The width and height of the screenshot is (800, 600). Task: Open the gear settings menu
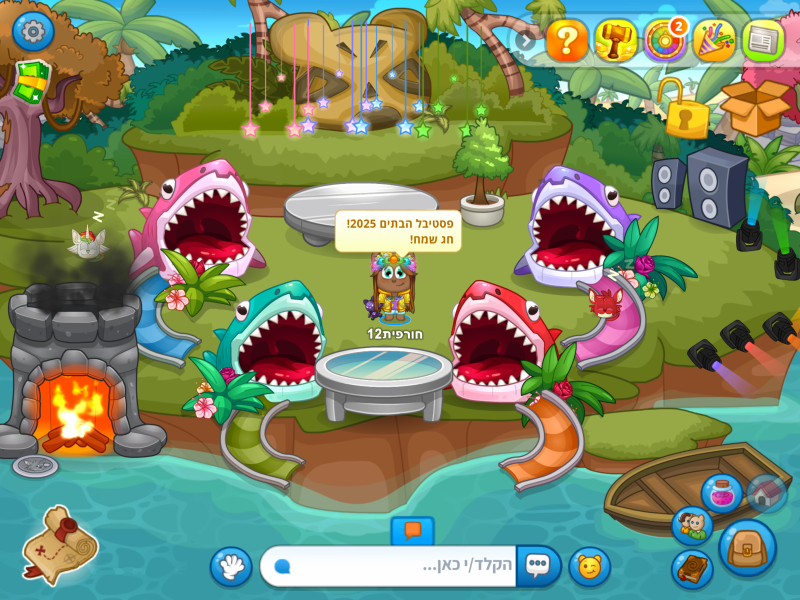pyautogui.click(x=33, y=31)
